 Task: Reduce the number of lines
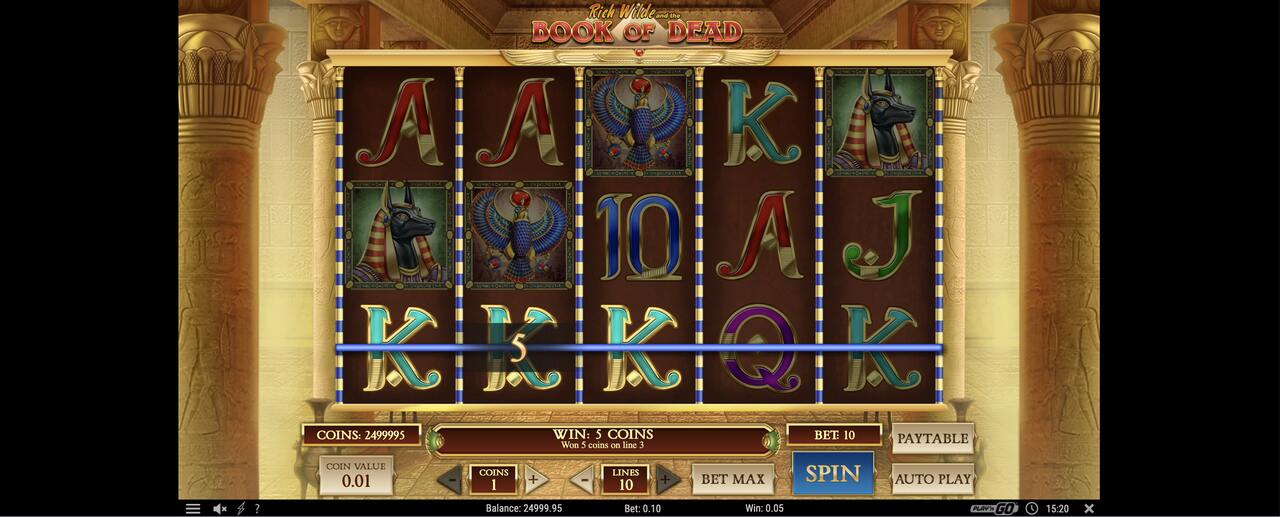(x=582, y=480)
